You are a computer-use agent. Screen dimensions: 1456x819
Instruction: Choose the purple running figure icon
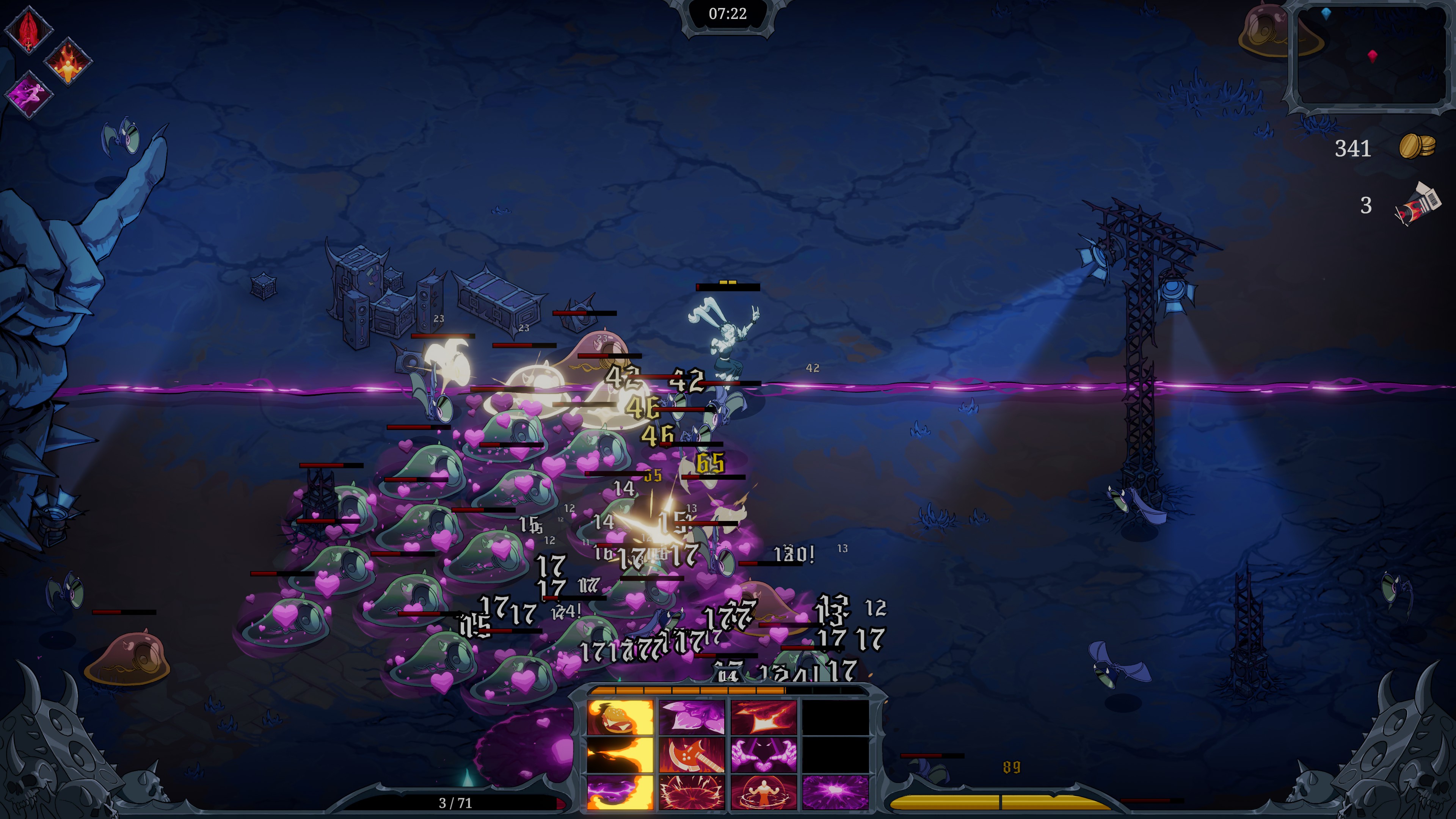click(x=28, y=94)
